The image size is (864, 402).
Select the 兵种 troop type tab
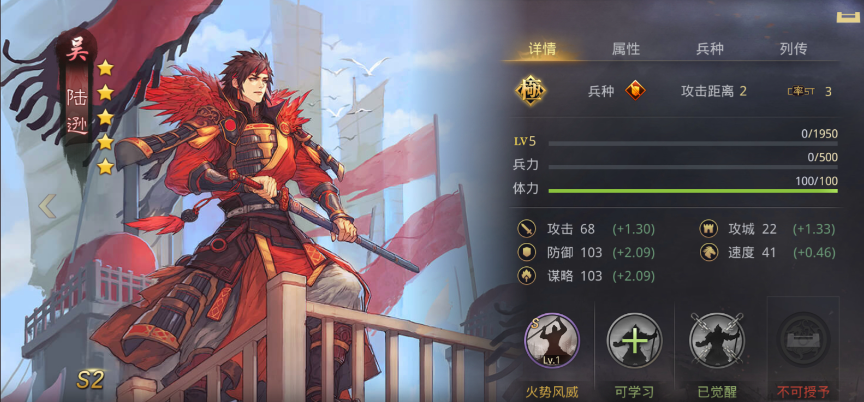[x=710, y=48]
